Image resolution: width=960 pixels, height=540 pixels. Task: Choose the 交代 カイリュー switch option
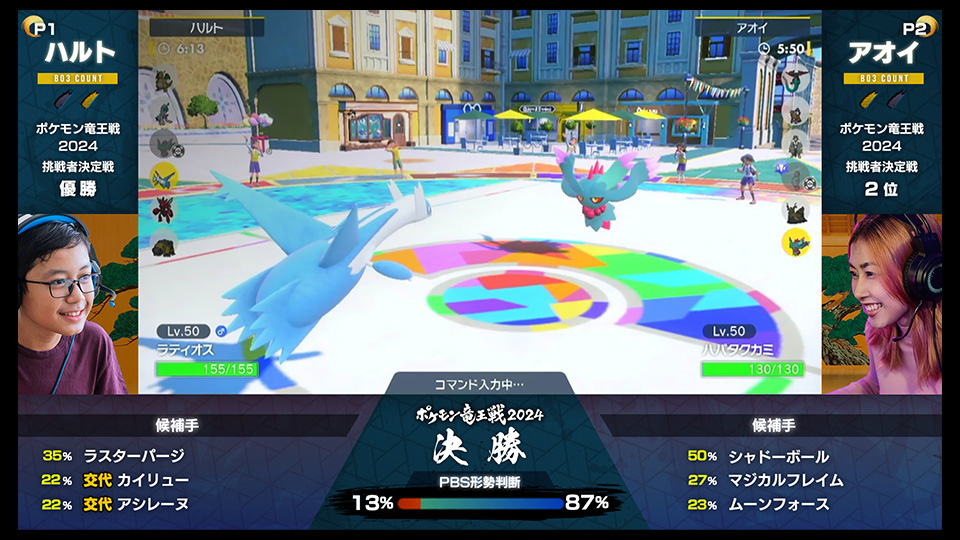(134, 480)
